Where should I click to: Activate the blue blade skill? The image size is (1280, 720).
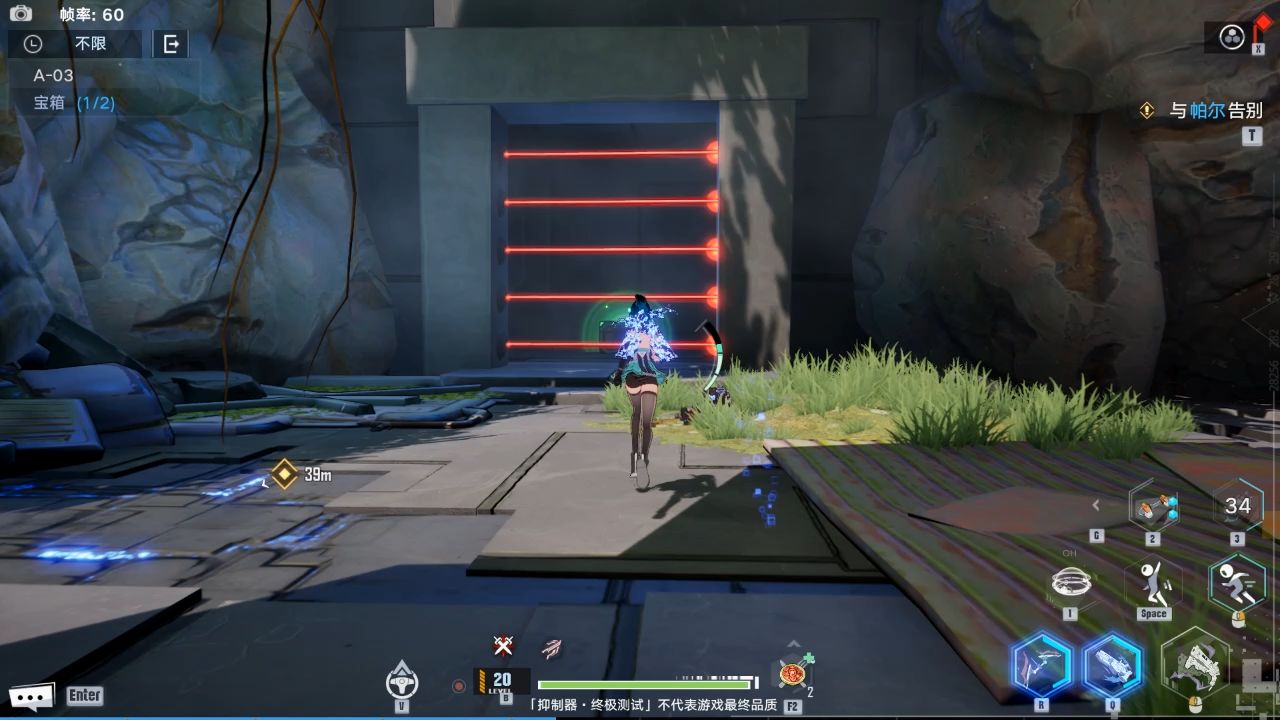(1041, 666)
